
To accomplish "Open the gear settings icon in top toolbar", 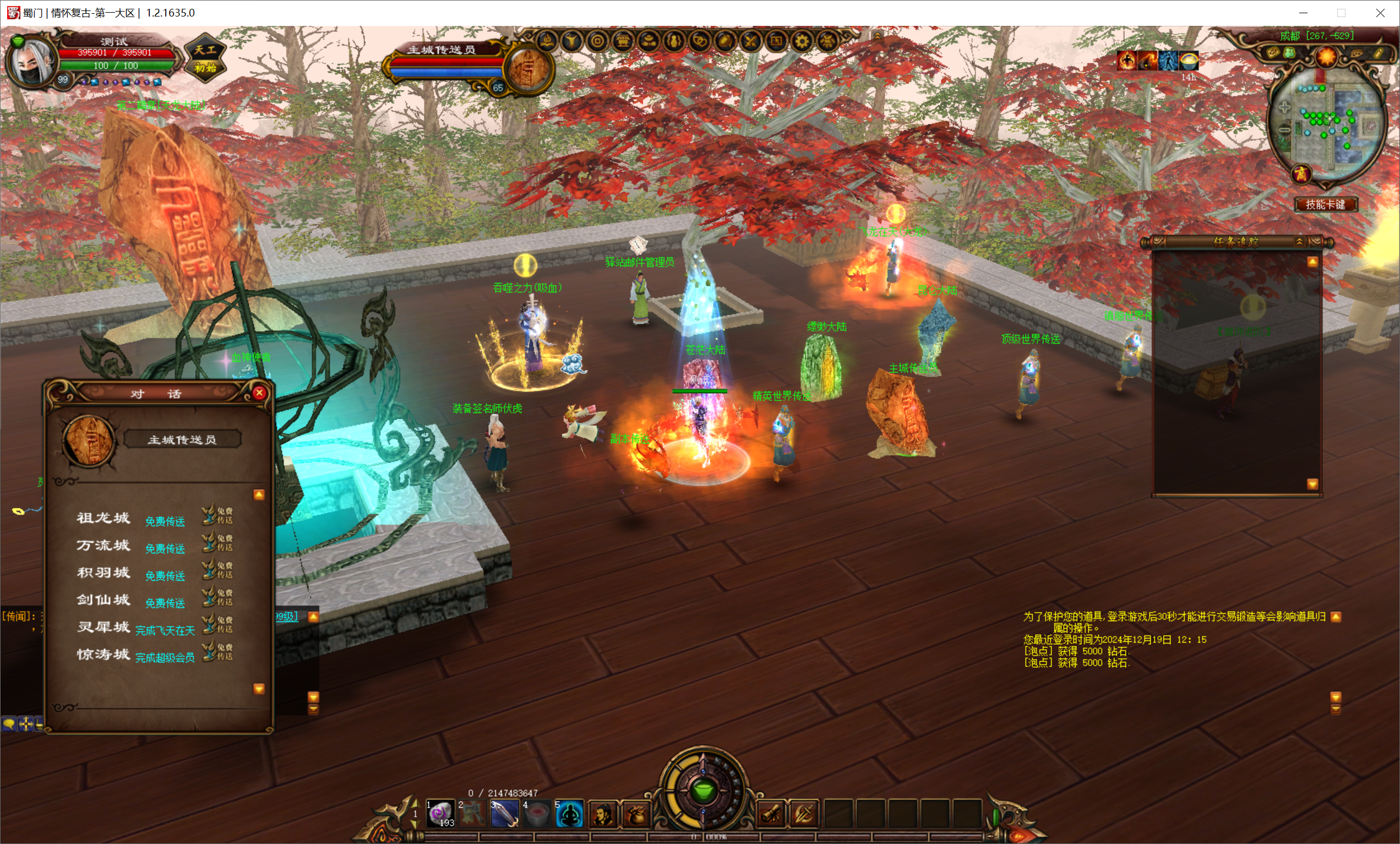I will pos(802,41).
